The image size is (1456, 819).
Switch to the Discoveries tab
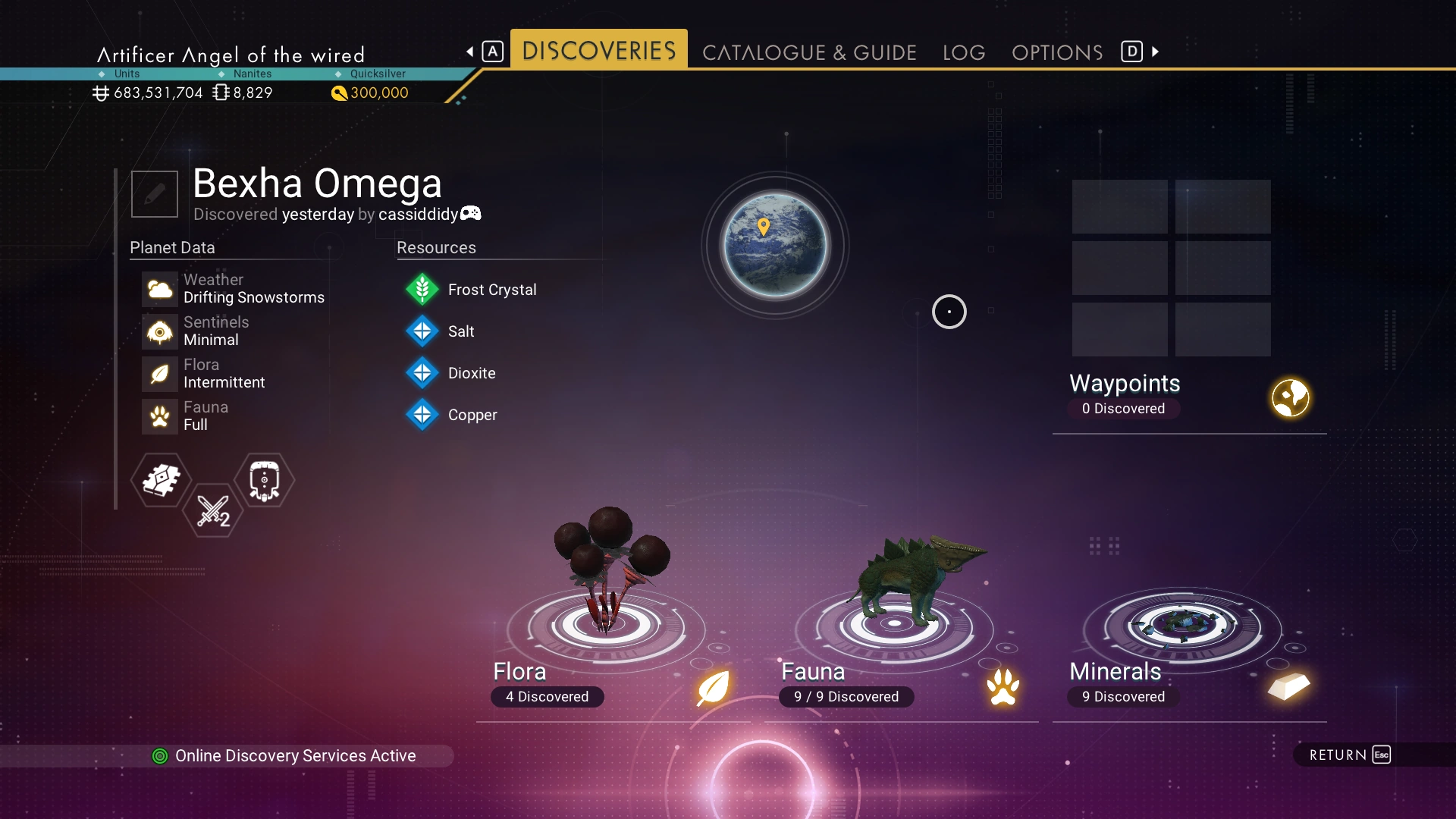(x=598, y=51)
